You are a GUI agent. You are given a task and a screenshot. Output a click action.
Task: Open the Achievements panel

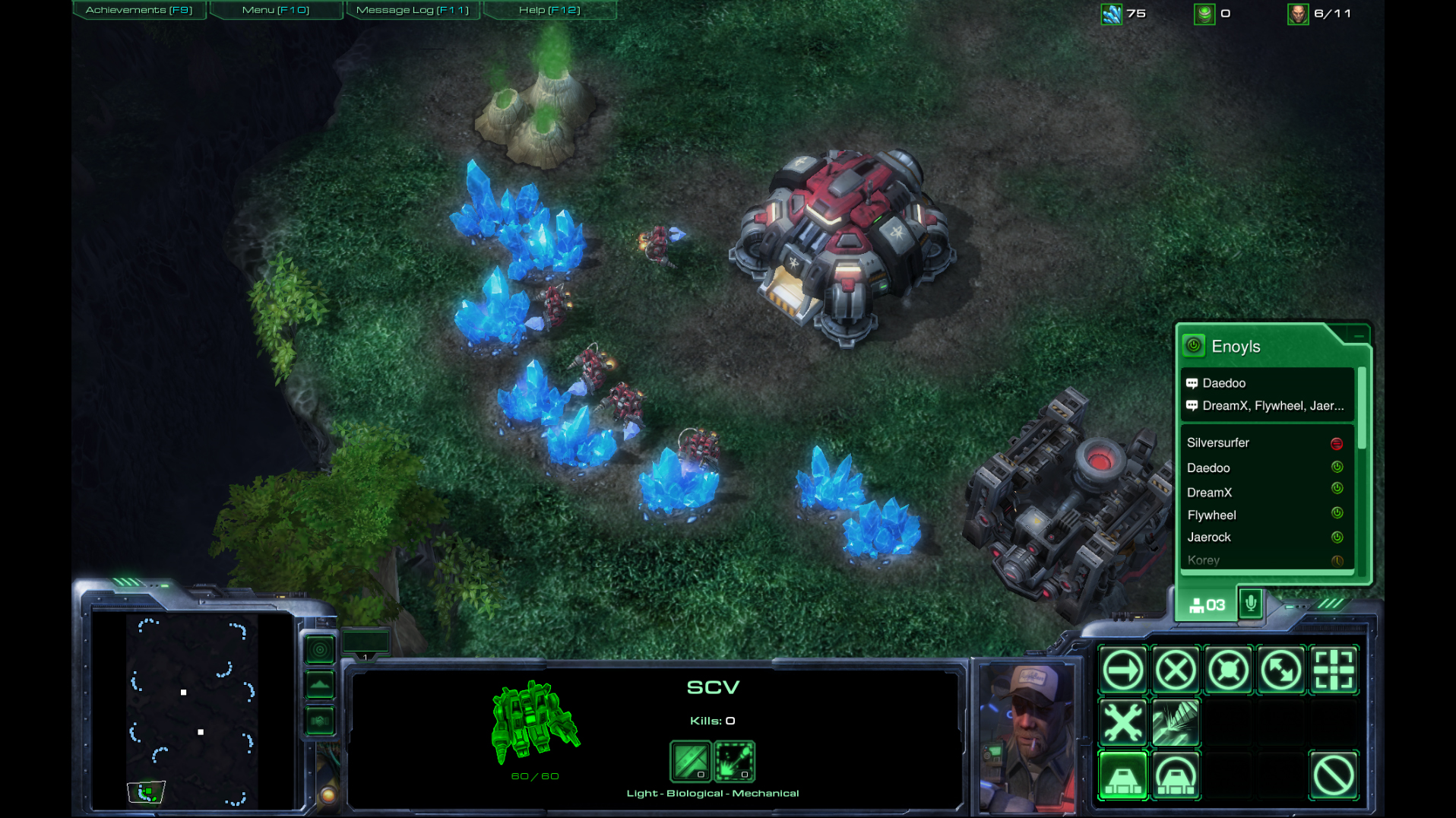(139, 10)
